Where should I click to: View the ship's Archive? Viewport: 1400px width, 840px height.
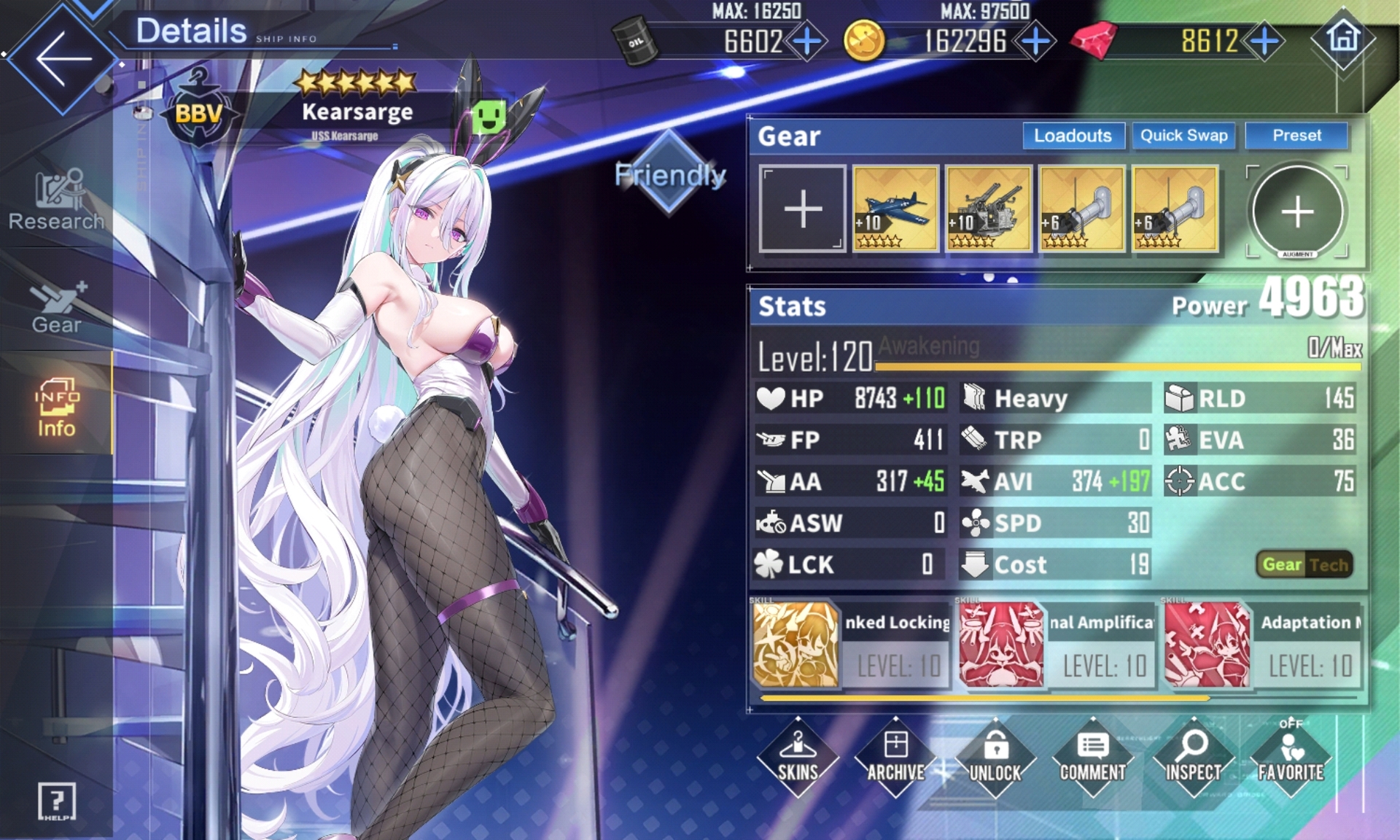[895, 756]
